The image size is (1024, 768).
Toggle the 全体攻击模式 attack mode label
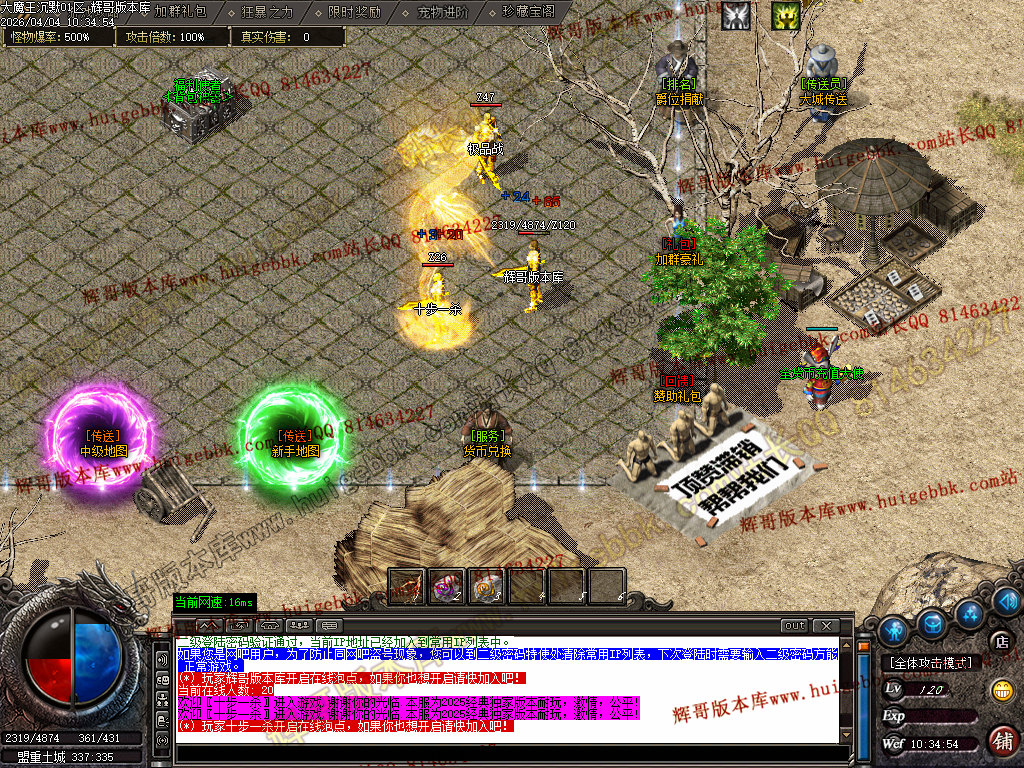(x=930, y=662)
